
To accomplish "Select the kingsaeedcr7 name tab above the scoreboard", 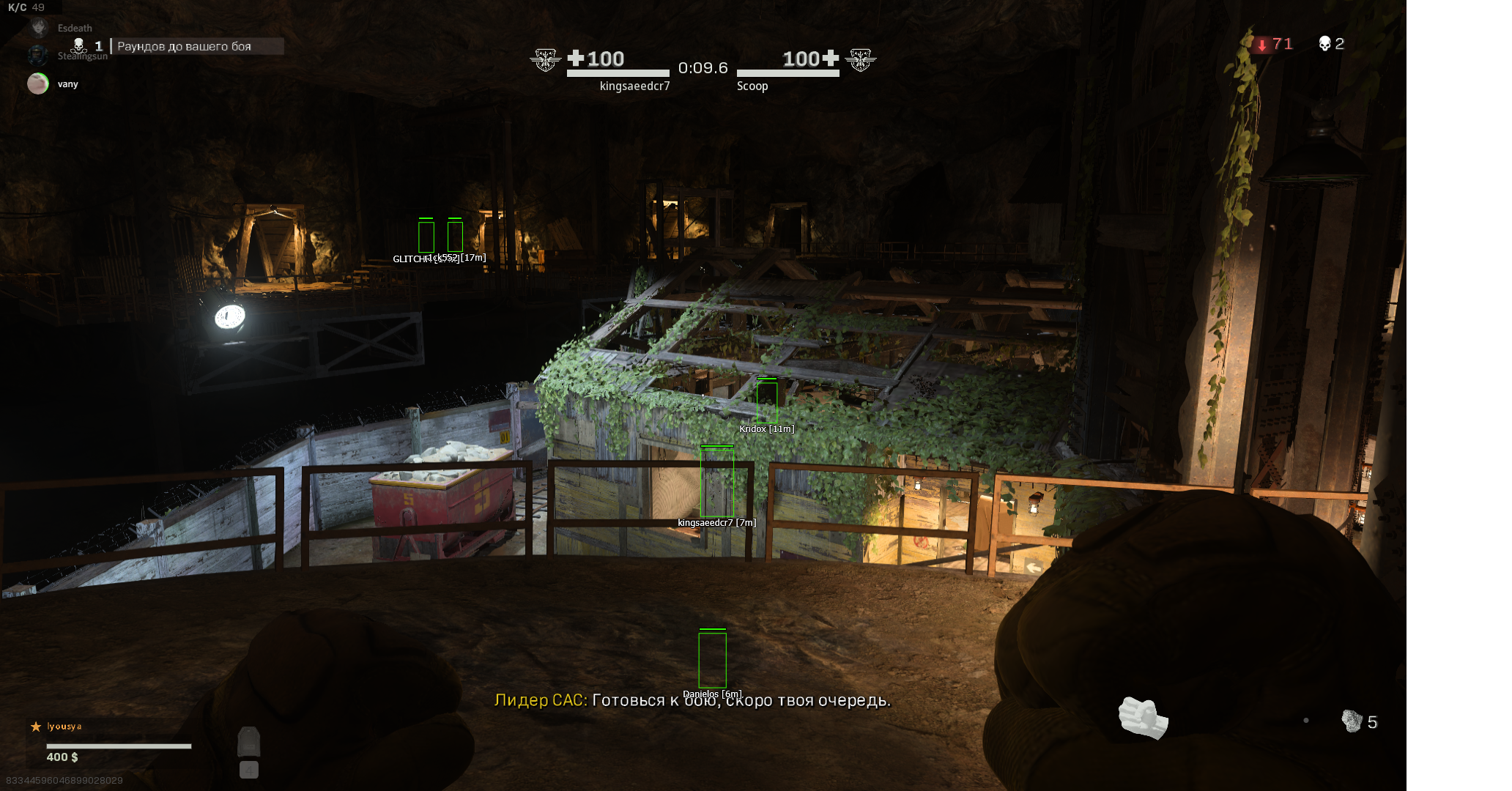I will (634, 86).
